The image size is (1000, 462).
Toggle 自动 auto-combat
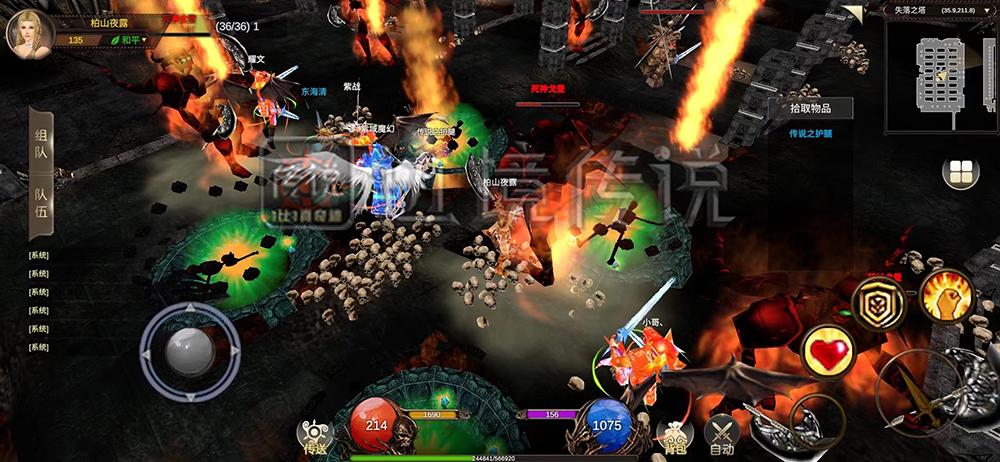[x=721, y=434]
